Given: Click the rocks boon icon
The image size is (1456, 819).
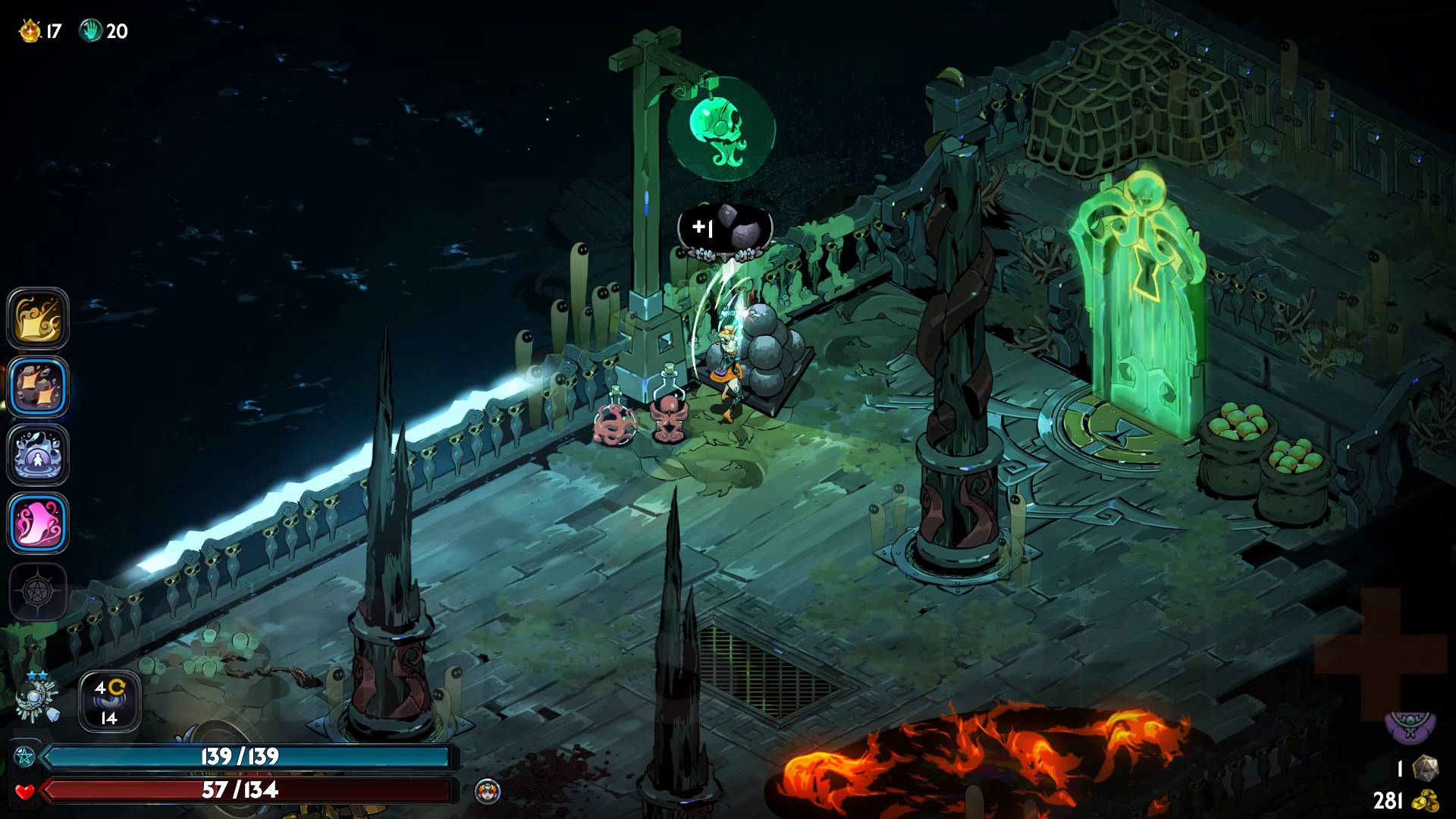Looking at the screenshot, I should [x=38, y=387].
